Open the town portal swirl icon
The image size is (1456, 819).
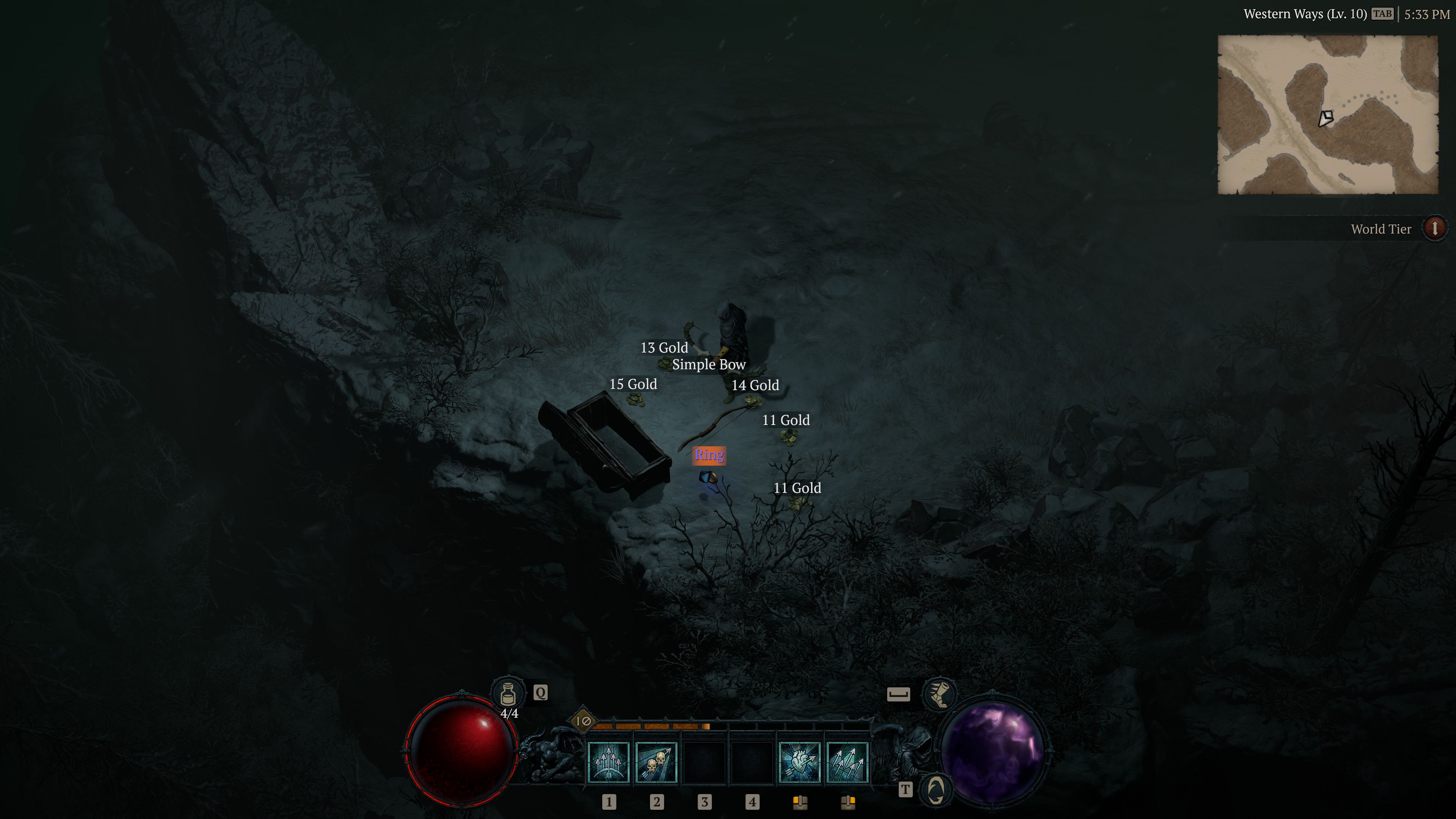point(936,789)
